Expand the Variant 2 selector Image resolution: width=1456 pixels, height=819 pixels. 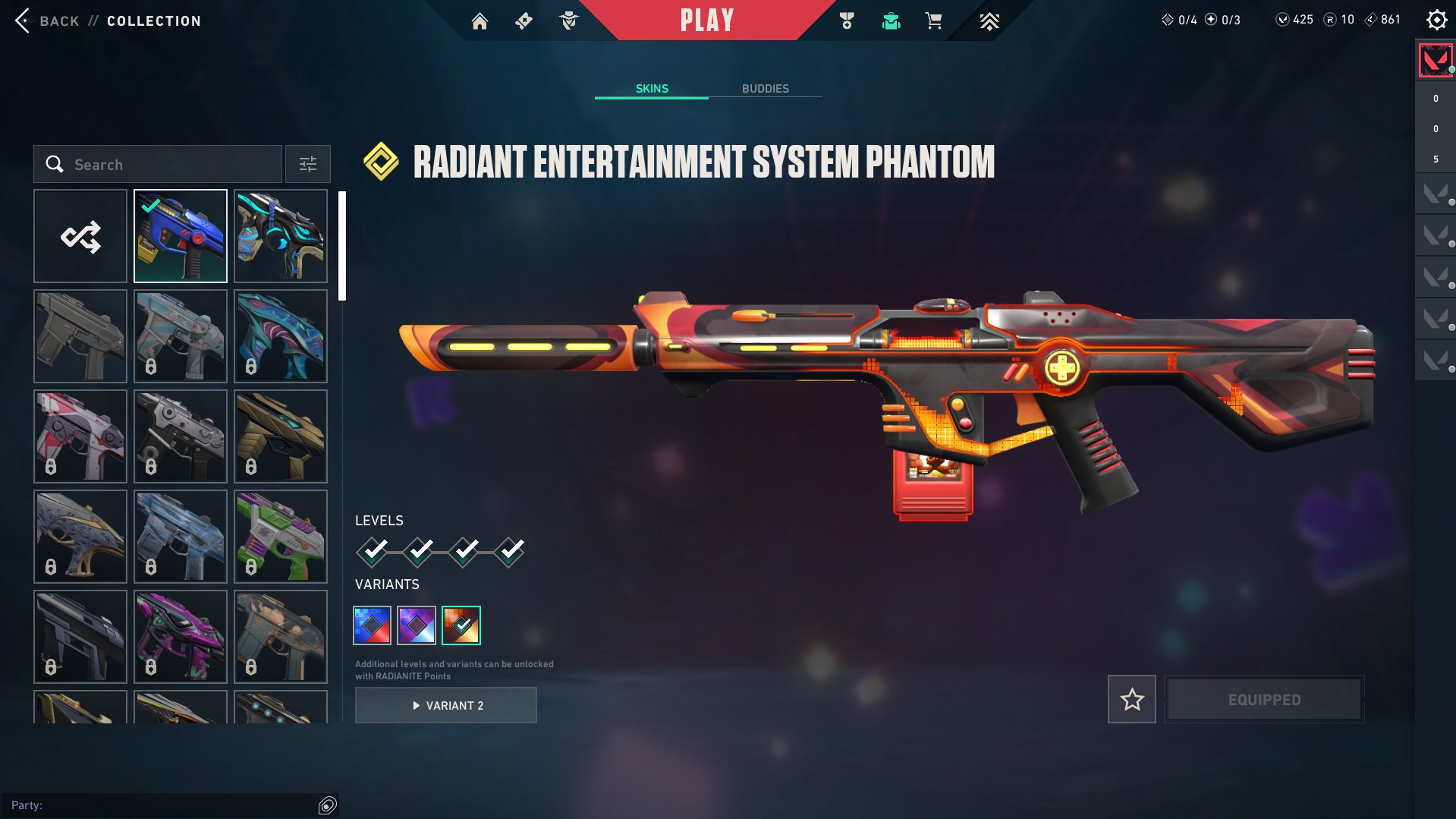pyautogui.click(x=445, y=704)
